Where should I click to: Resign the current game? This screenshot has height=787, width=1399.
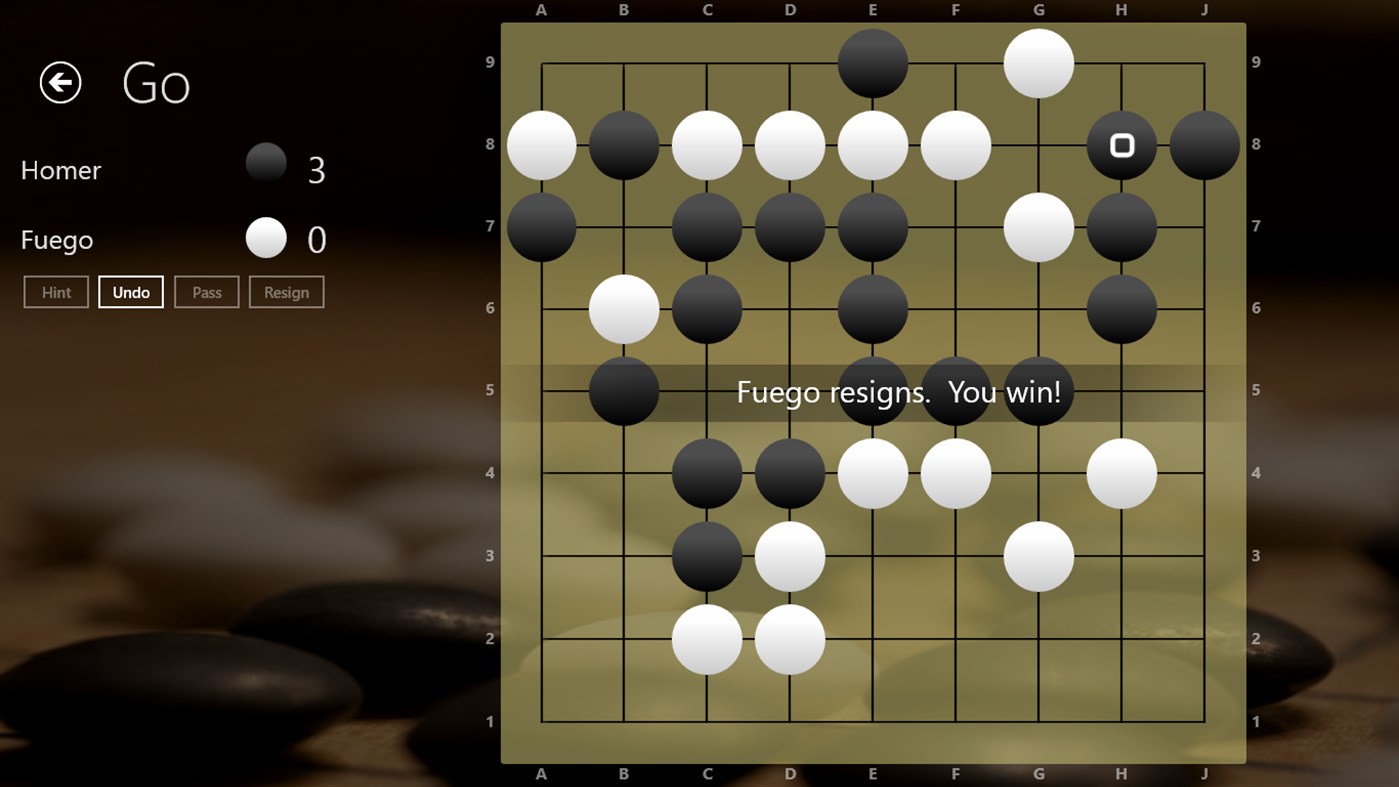click(x=287, y=291)
